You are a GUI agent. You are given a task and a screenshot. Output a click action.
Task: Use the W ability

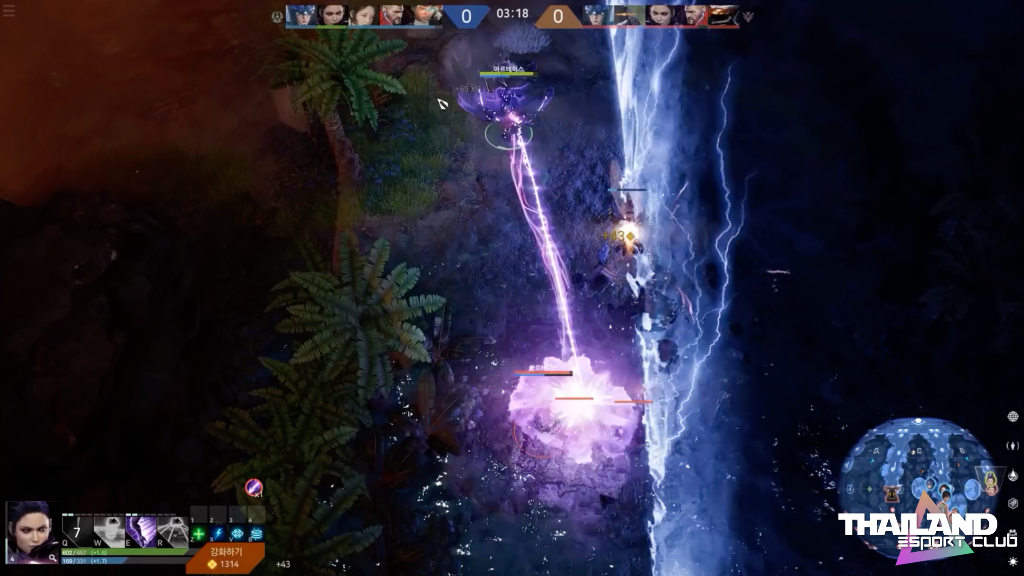(x=109, y=530)
